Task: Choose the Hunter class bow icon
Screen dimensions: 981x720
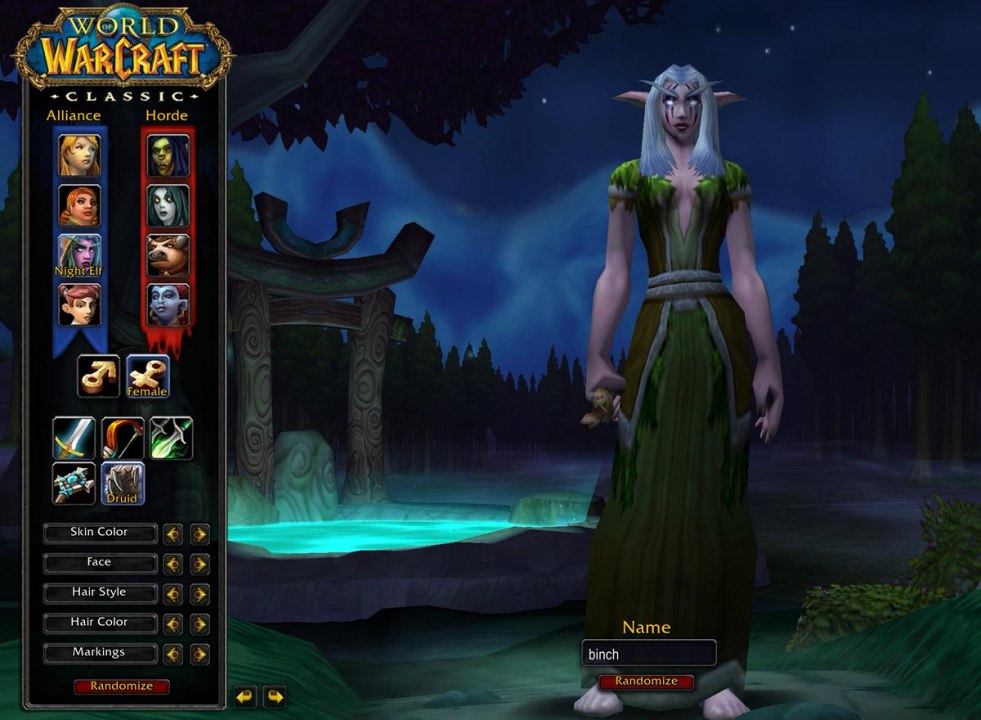Action: click(x=122, y=437)
